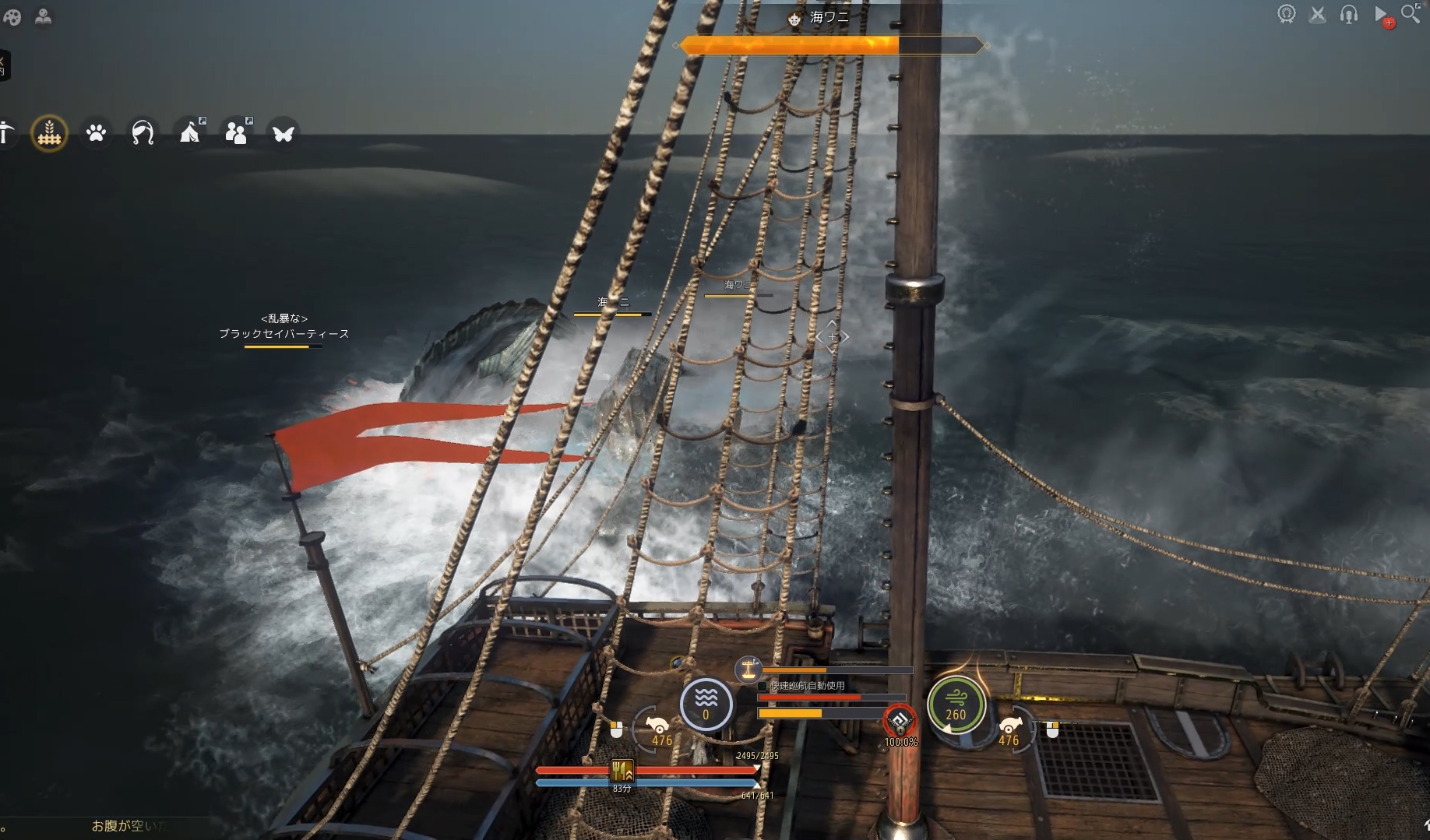
Task: Click the wig icon for appearance options
Action: point(143,133)
